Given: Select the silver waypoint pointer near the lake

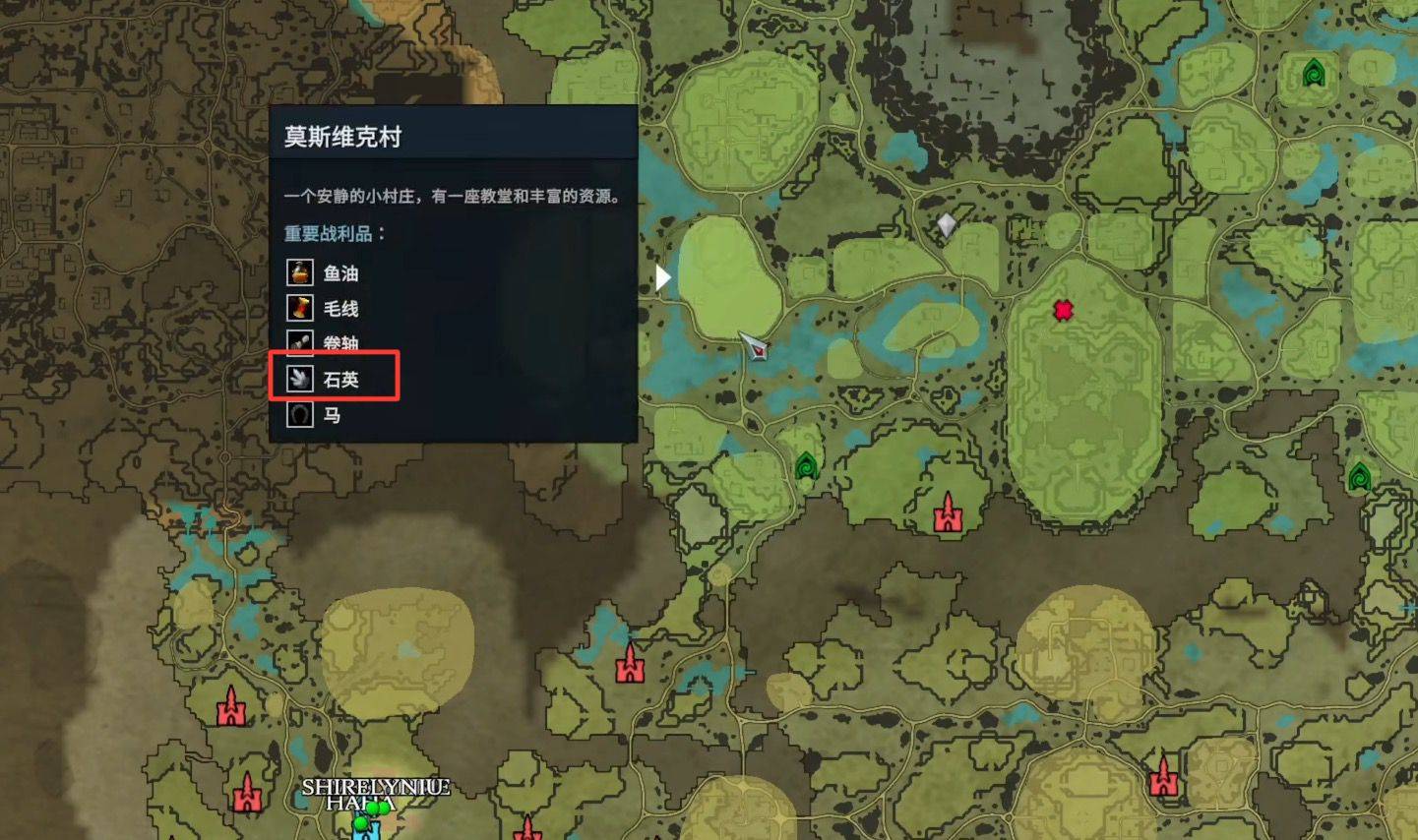Looking at the screenshot, I should [753, 346].
